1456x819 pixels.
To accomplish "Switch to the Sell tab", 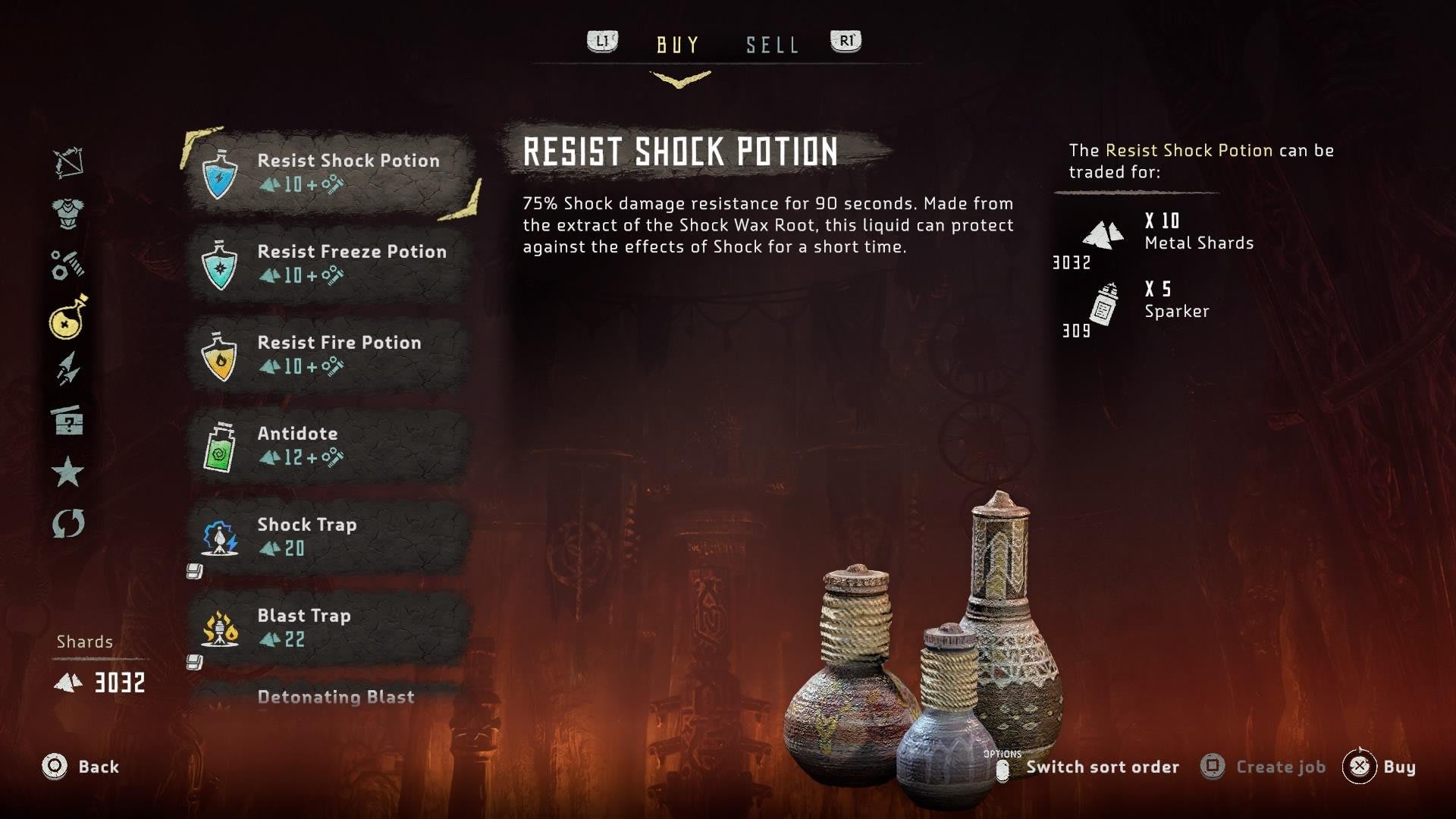I will (x=772, y=45).
